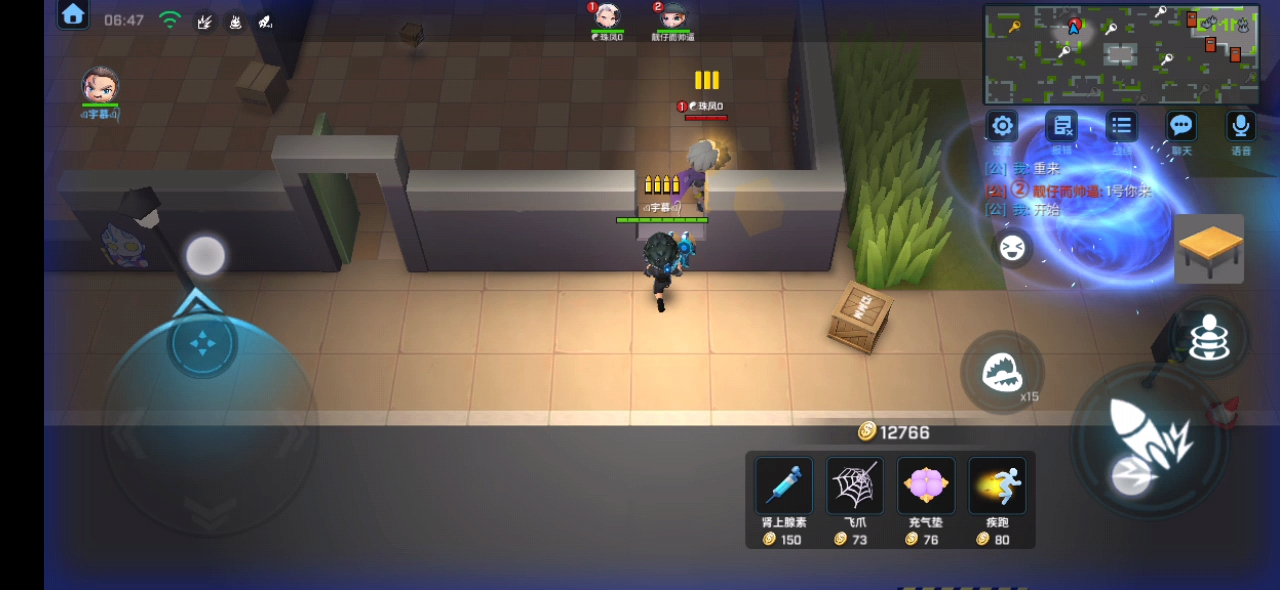Fire the rocket attack button
Screen dimensions: 1280x590
(x=1150, y=440)
